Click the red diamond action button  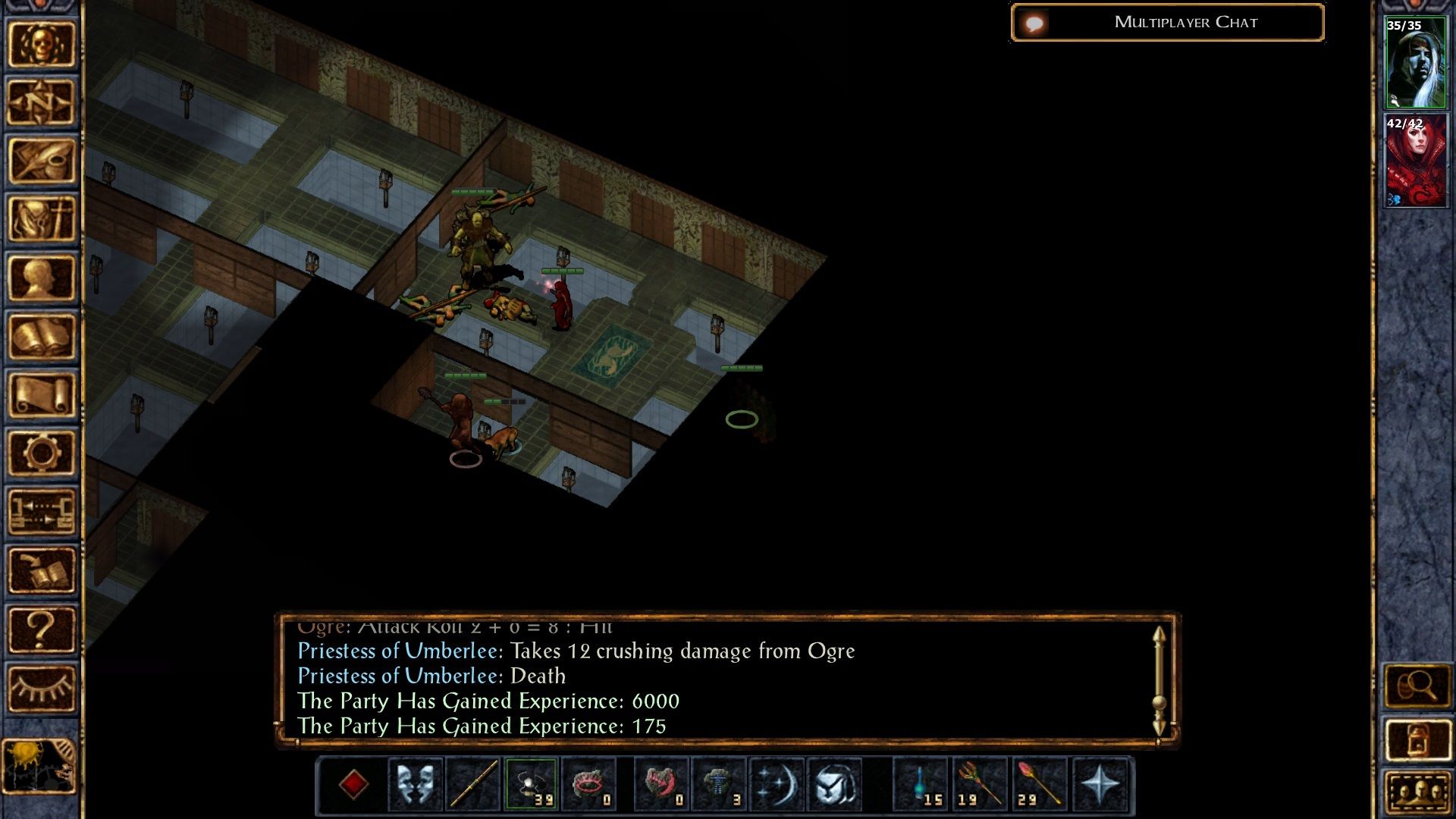tap(353, 784)
